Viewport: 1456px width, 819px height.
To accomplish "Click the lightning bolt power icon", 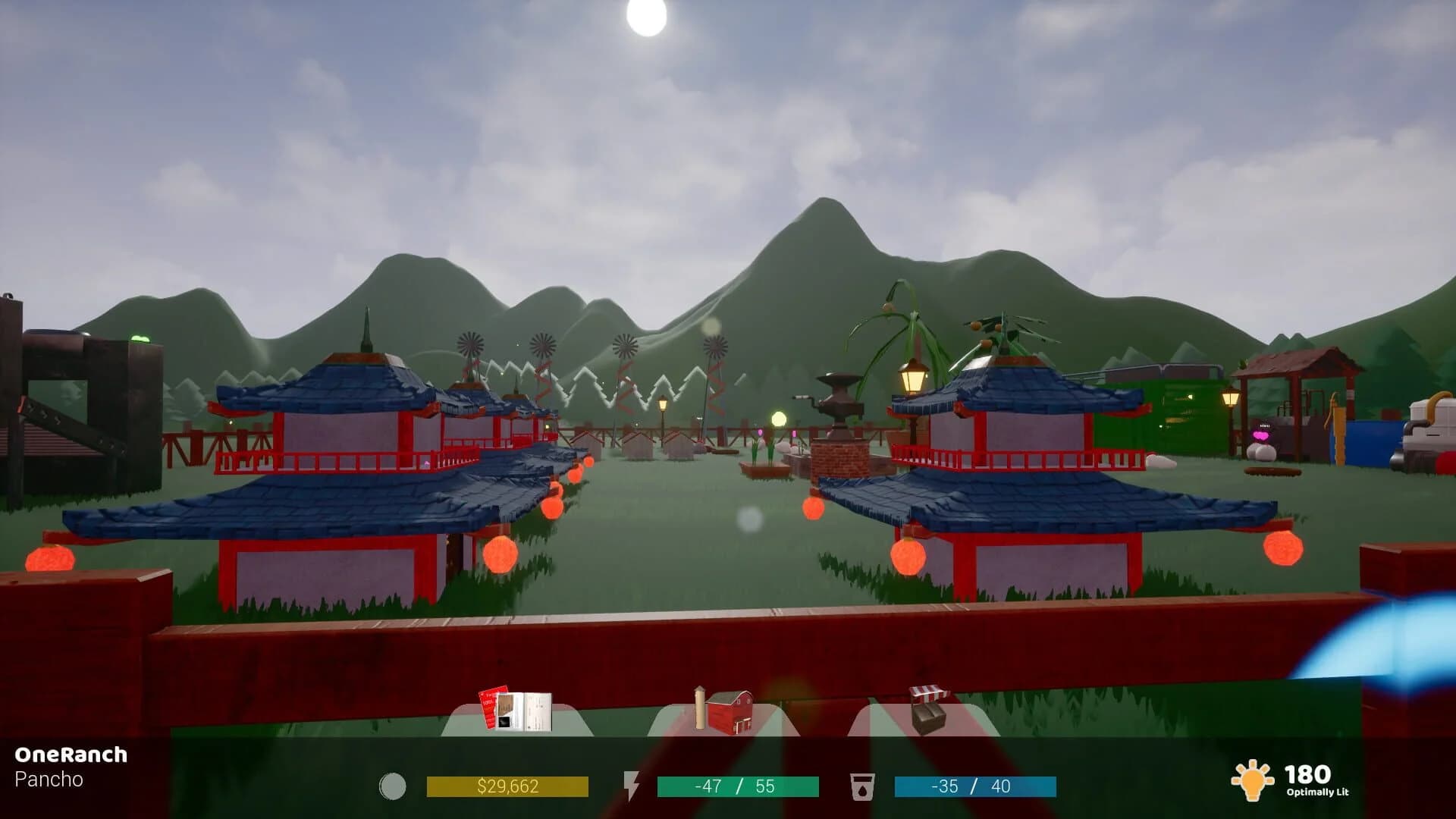I will click(632, 786).
